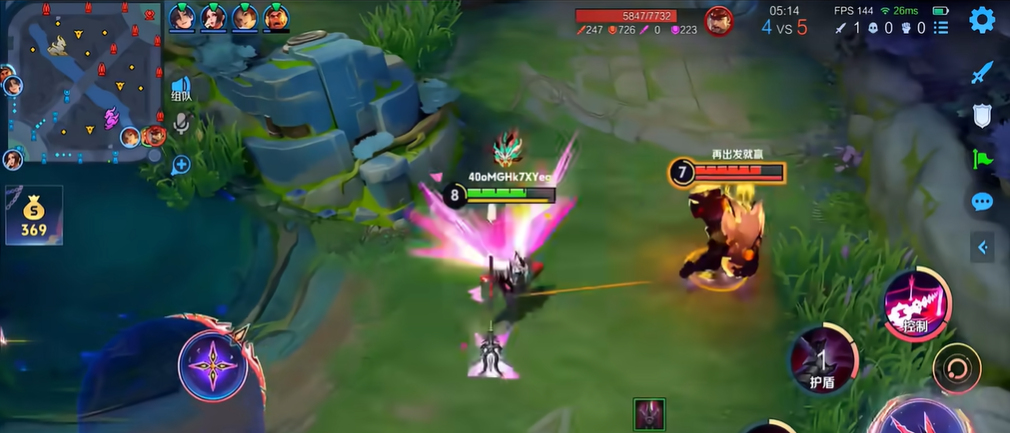Screen dimensions: 1010x433
Task: Collapse the side panel with the arrow
Action: pos(983,247)
